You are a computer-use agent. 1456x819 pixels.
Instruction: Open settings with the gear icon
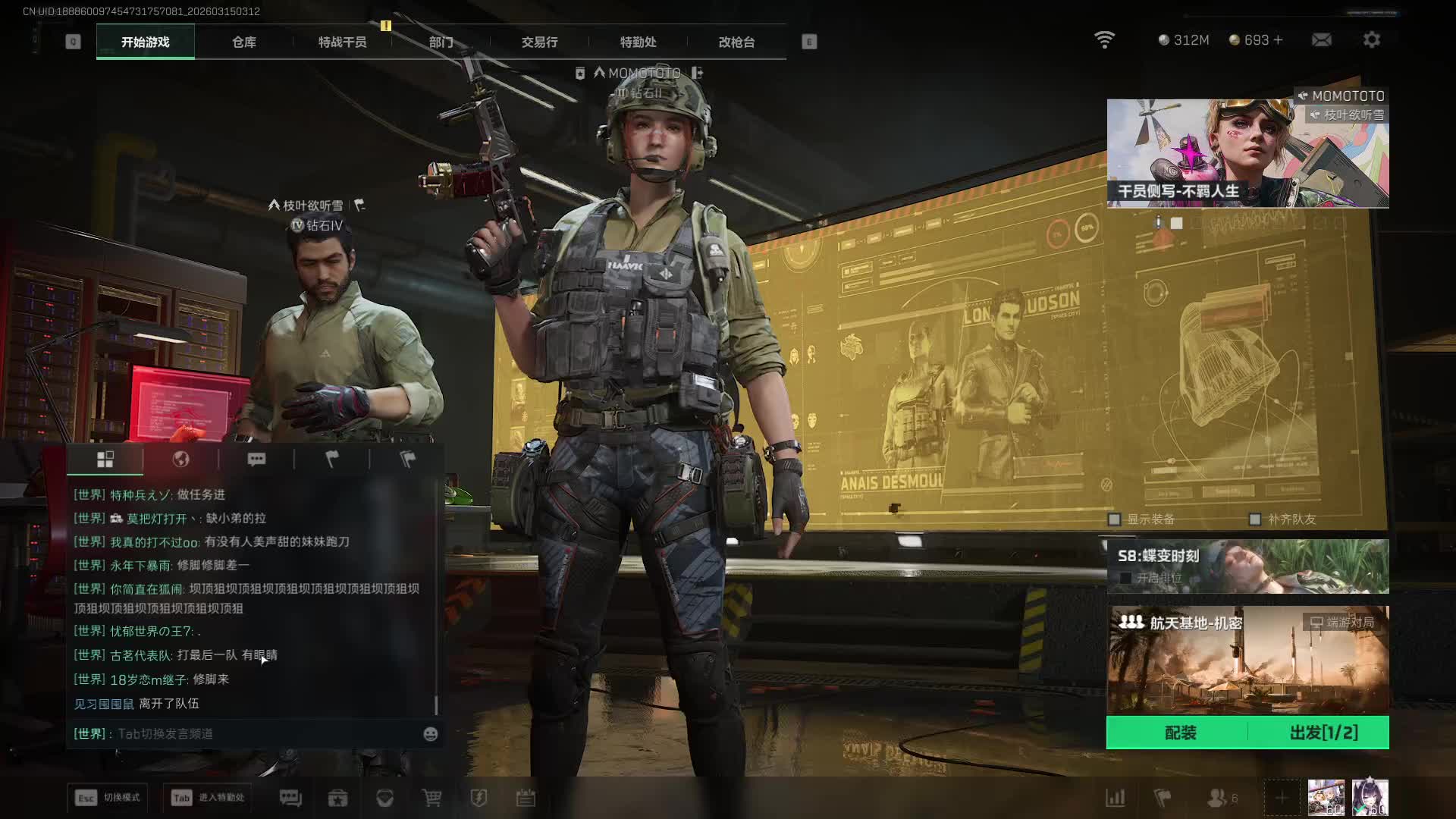point(1371,40)
